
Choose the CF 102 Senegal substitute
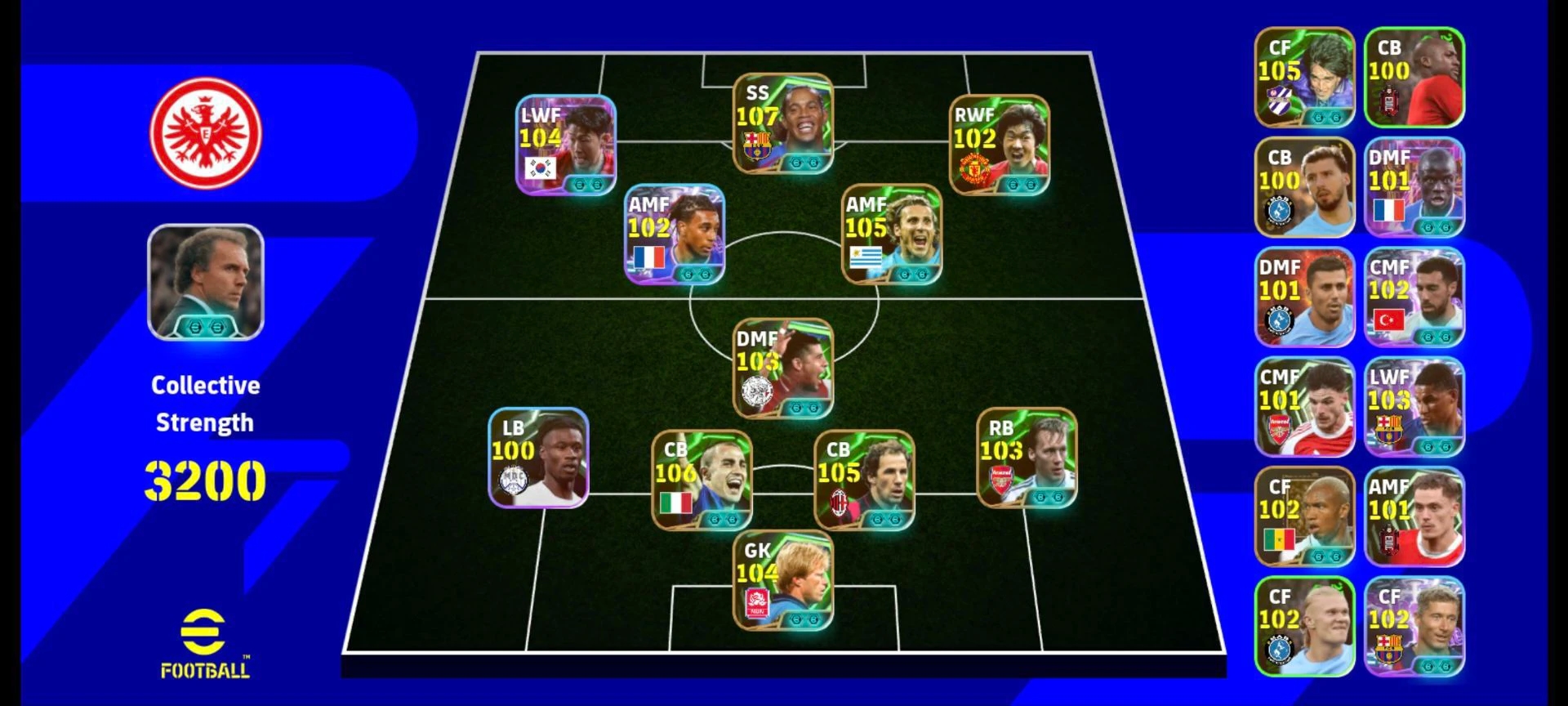coord(1304,516)
